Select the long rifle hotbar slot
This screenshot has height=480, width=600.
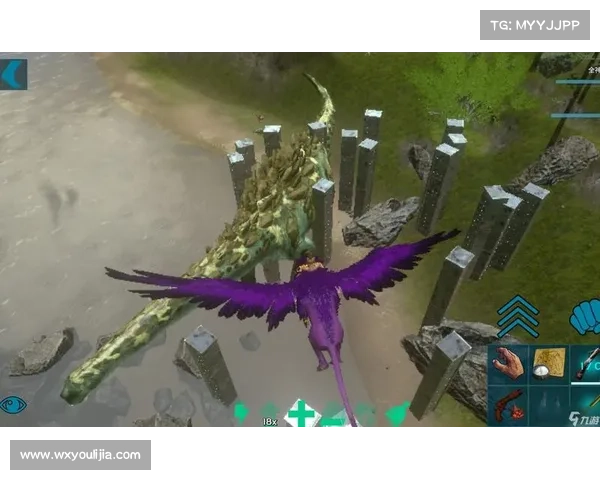coord(588,365)
